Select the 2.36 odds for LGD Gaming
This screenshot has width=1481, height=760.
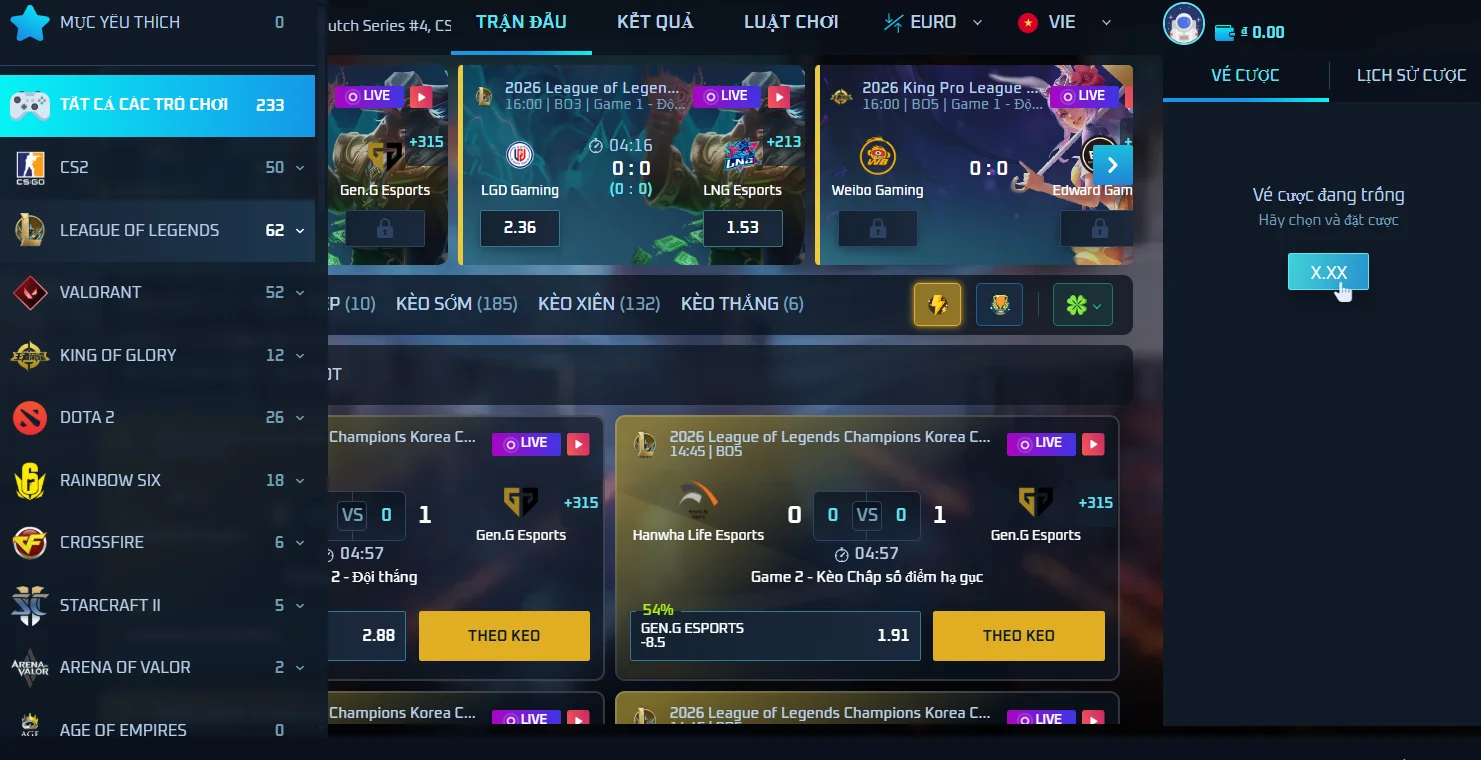point(520,228)
